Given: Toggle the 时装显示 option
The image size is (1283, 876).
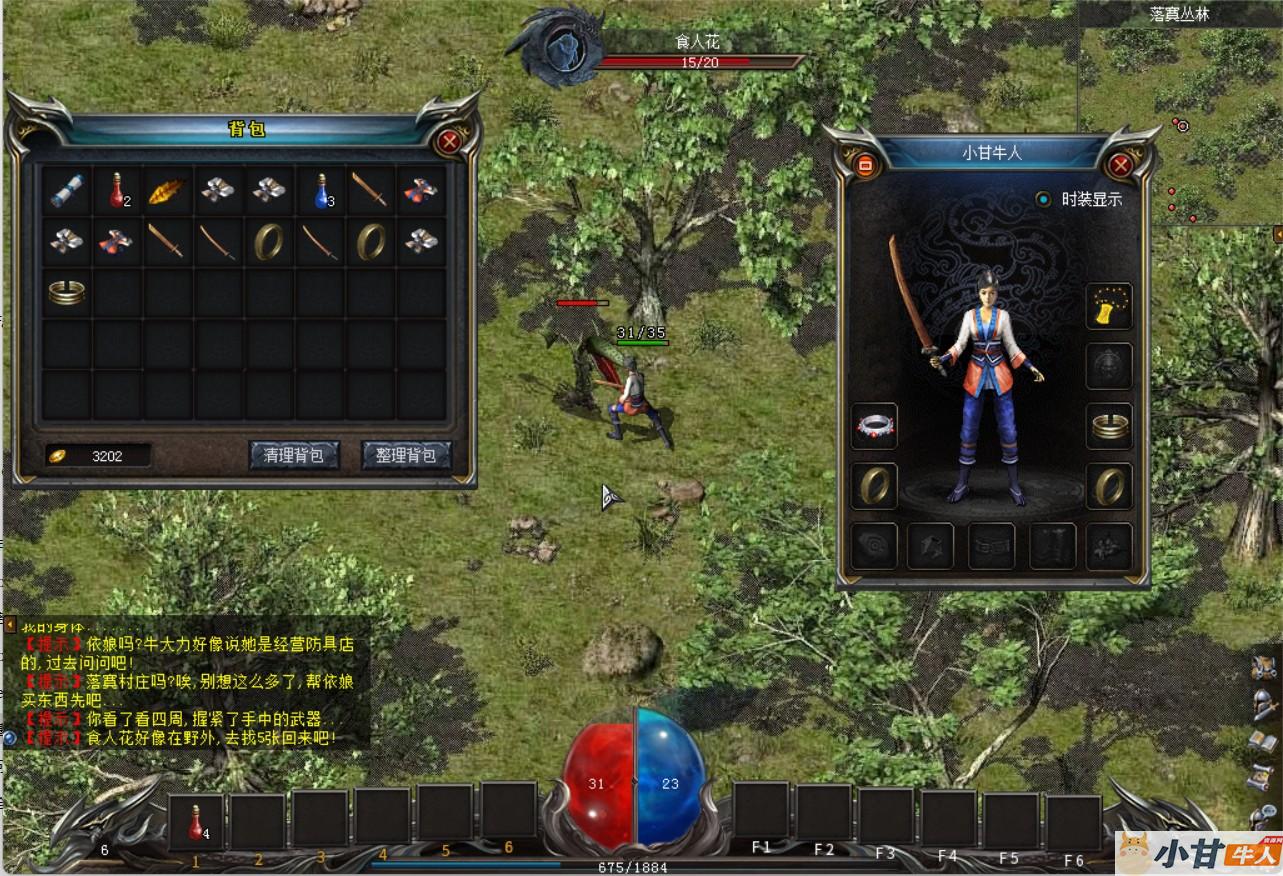Looking at the screenshot, I should click(1044, 199).
